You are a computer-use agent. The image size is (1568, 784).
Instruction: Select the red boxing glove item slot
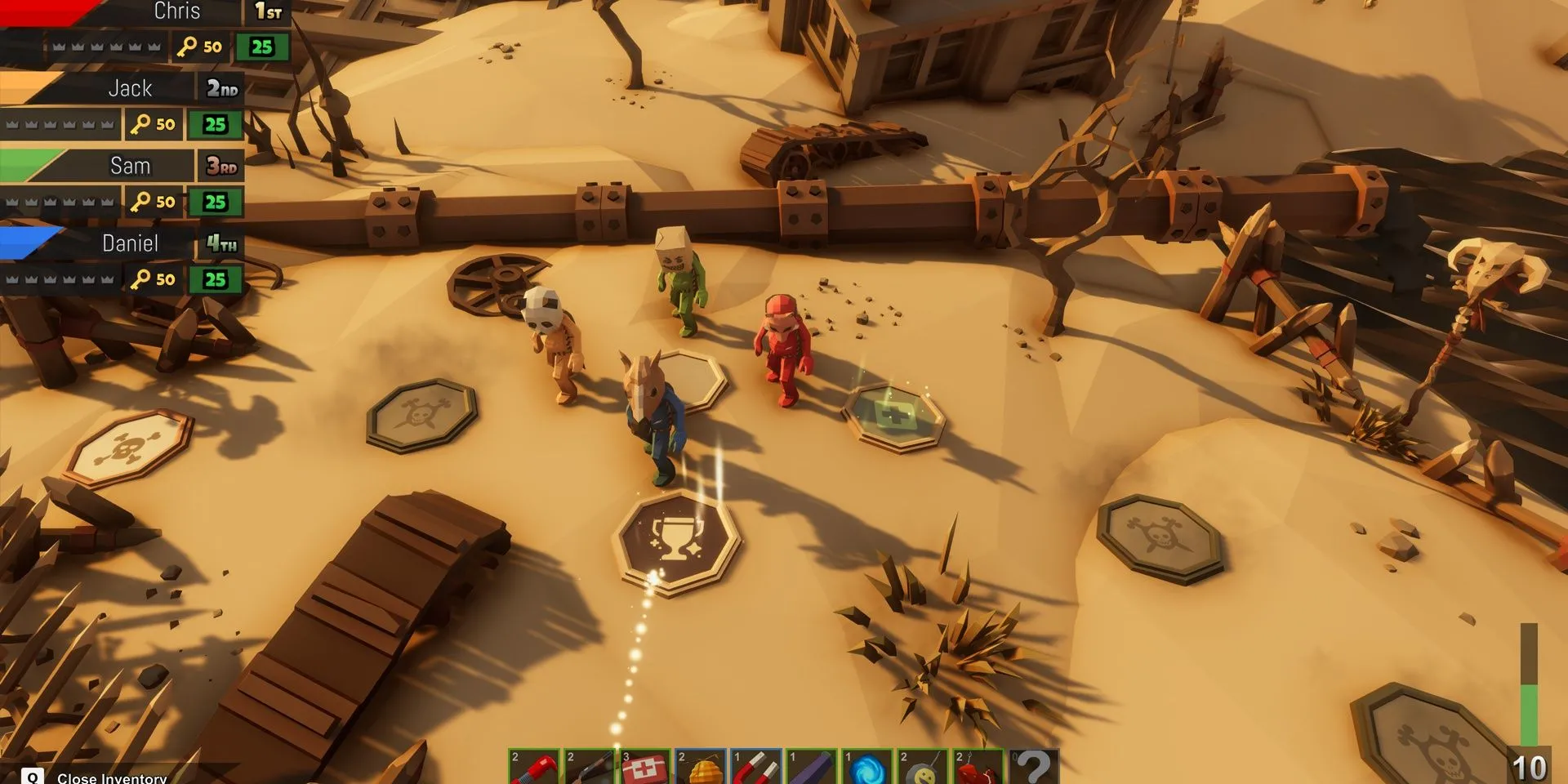click(534, 768)
